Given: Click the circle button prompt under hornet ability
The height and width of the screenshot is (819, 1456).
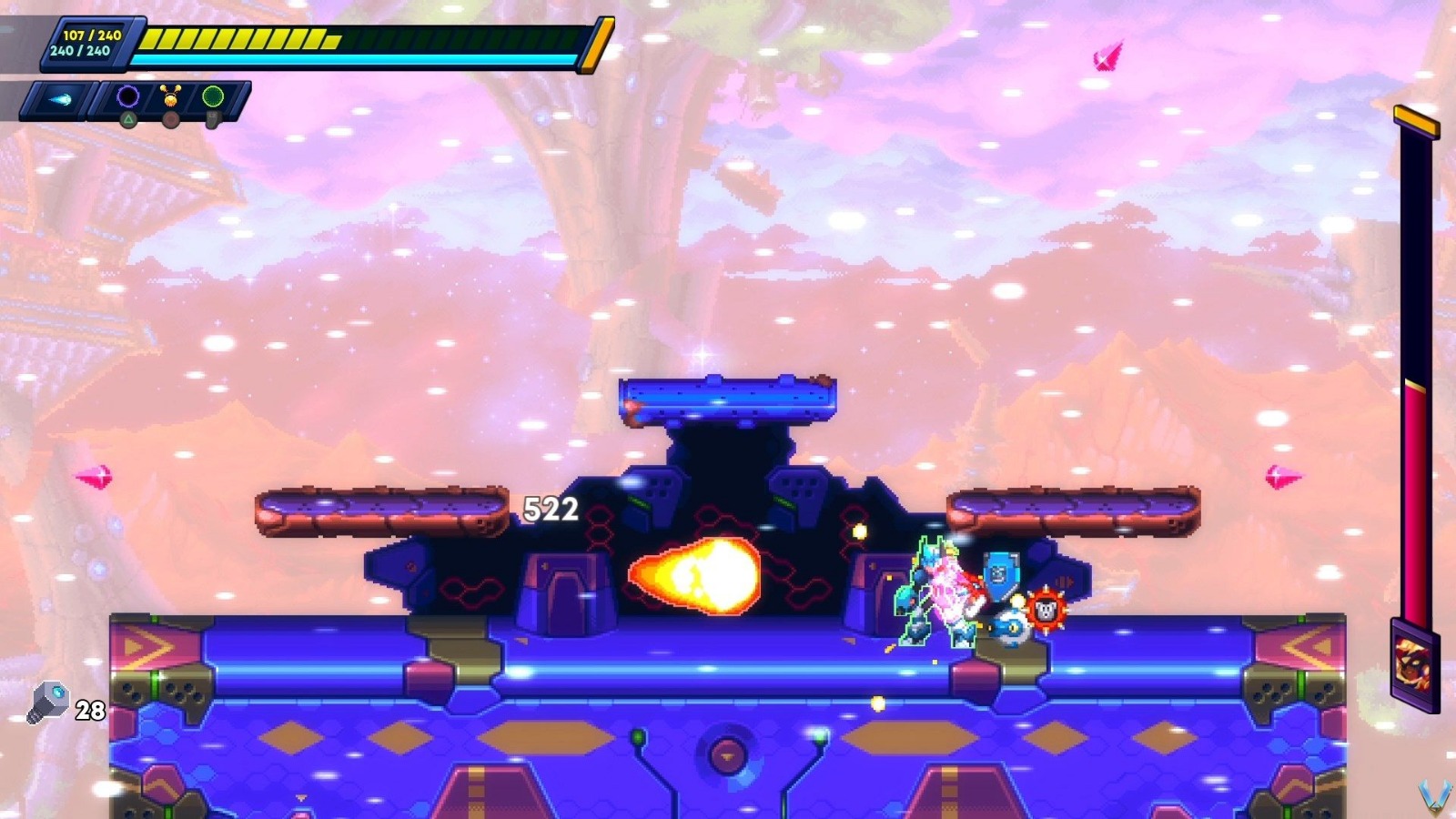Looking at the screenshot, I should point(171,120).
